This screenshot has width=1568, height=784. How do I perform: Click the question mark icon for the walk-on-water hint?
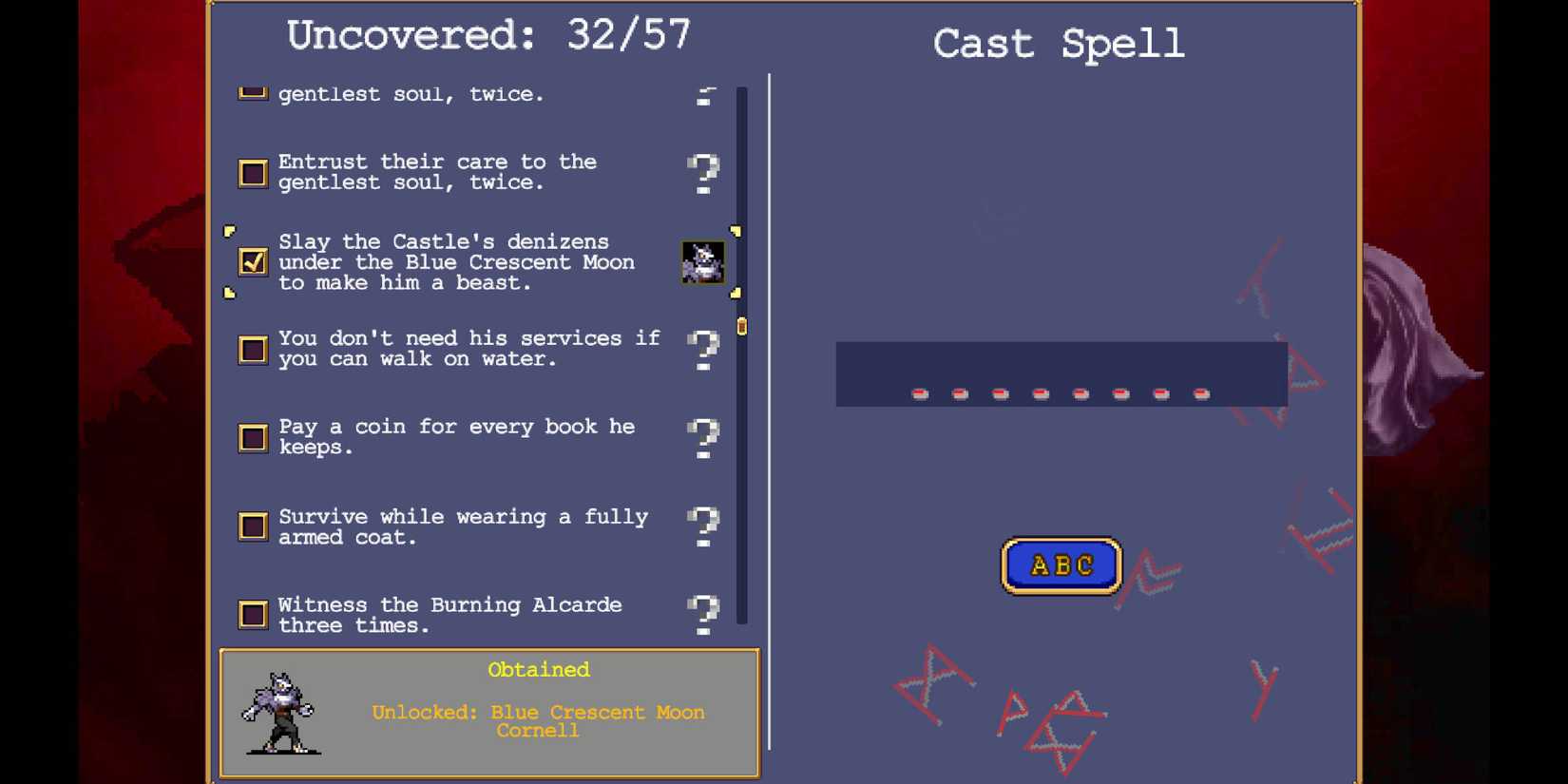click(703, 351)
